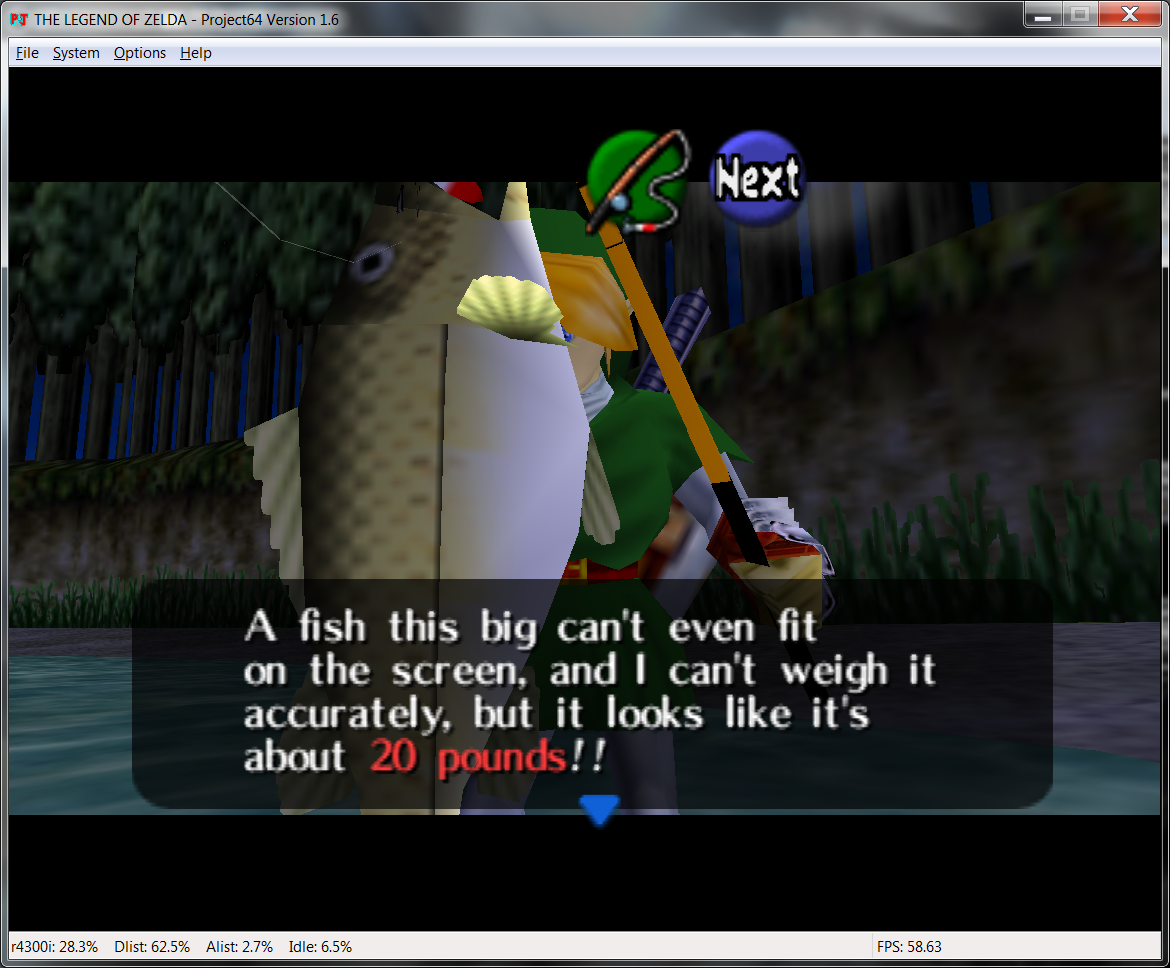1170x968 pixels.
Task: Advance dialogue with the blue arrow
Action: (599, 809)
